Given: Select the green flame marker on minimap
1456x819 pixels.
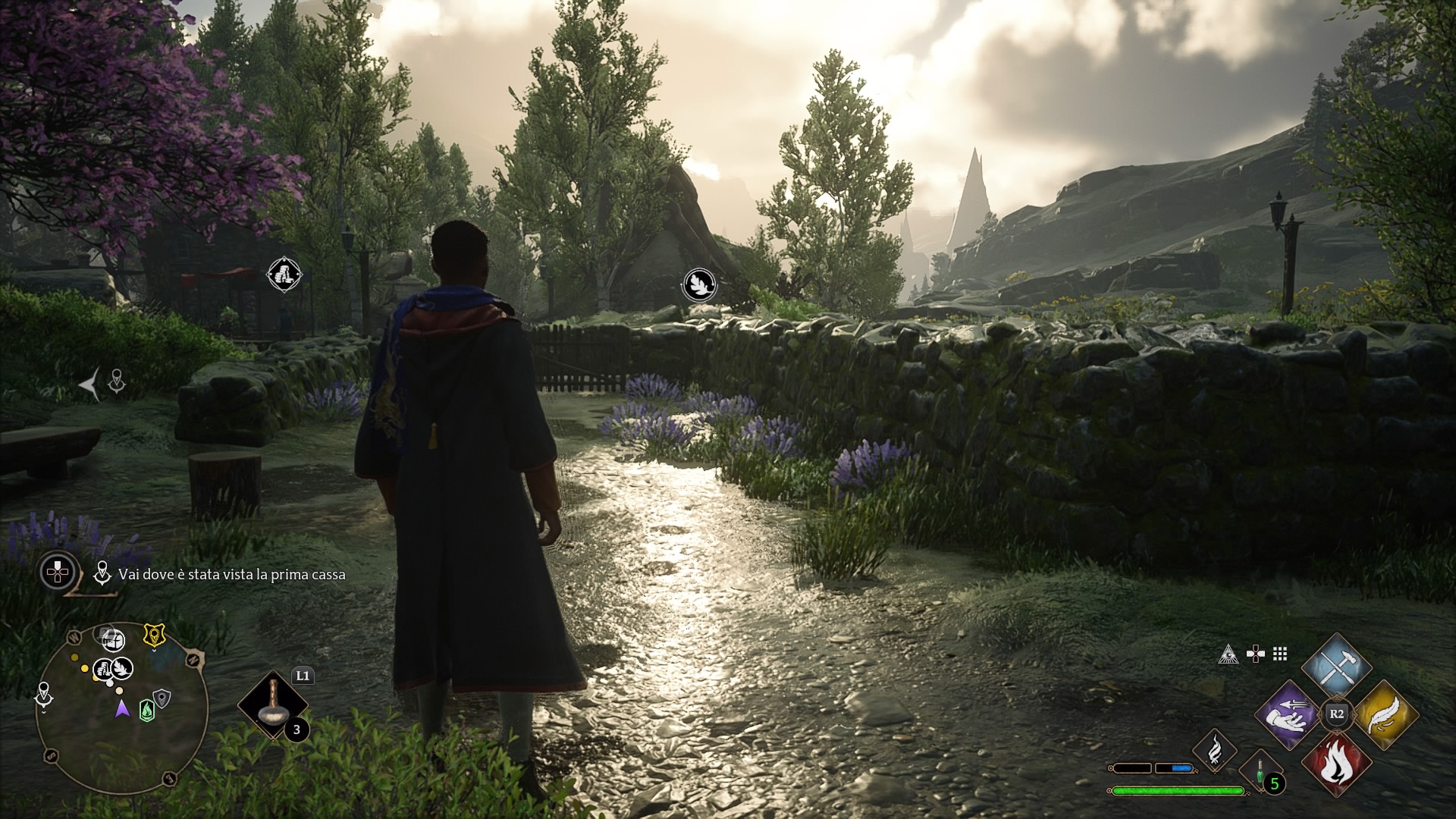Looking at the screenshot, I should pos(146,710).
